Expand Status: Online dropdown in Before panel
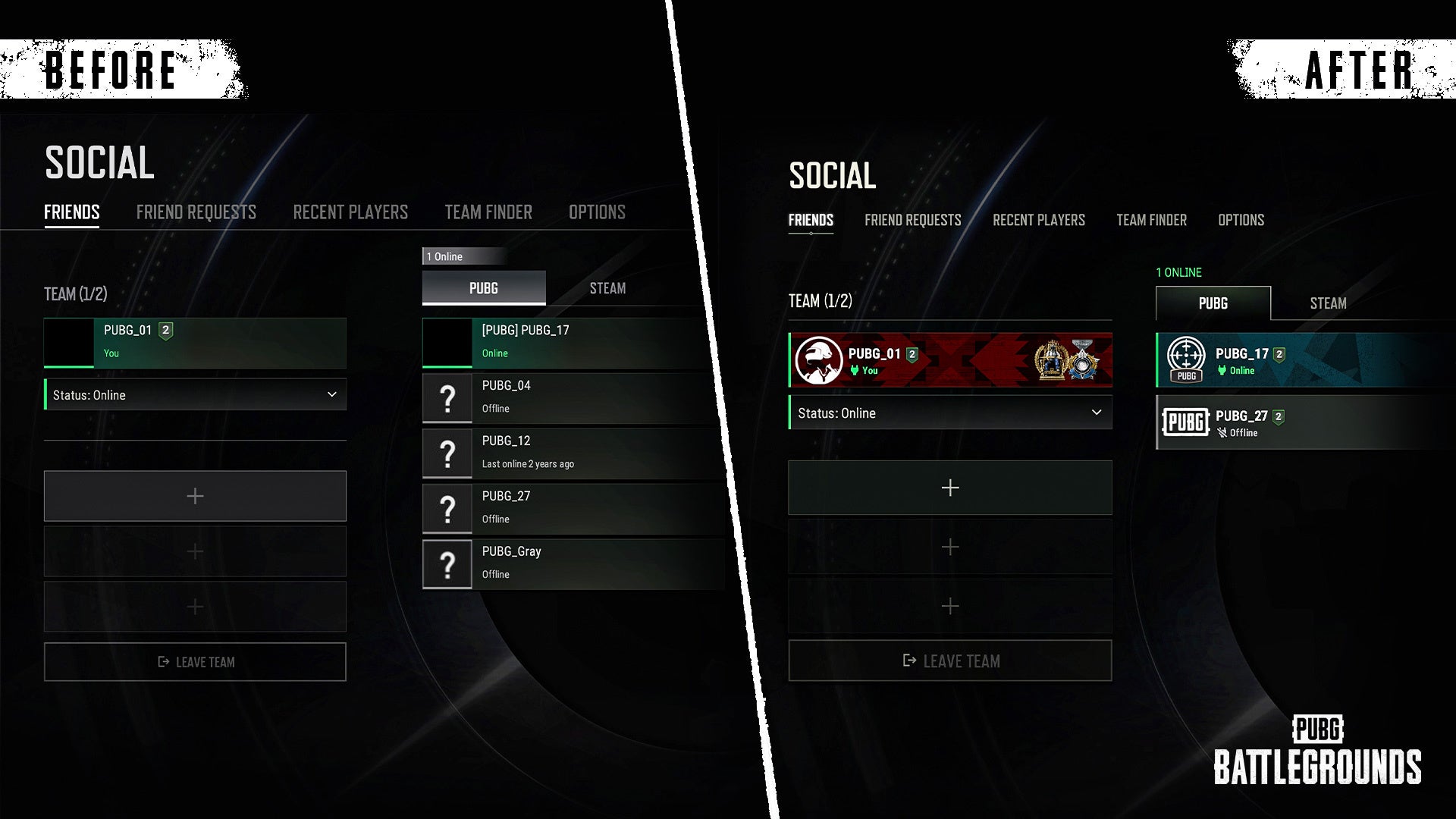 [195, 395]
